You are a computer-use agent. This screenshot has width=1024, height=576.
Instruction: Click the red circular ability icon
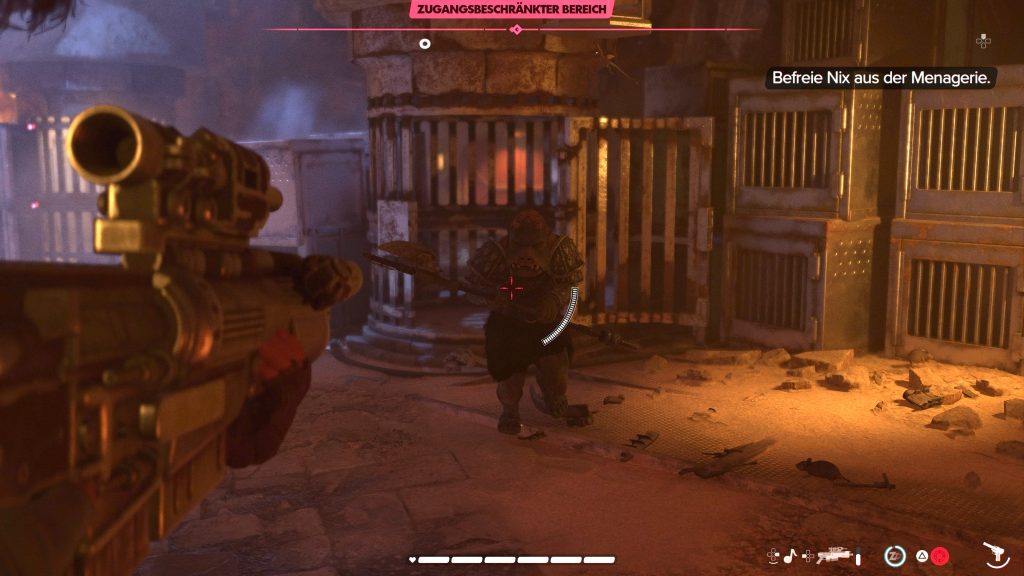pyautogui.click(x=938, y=556)
